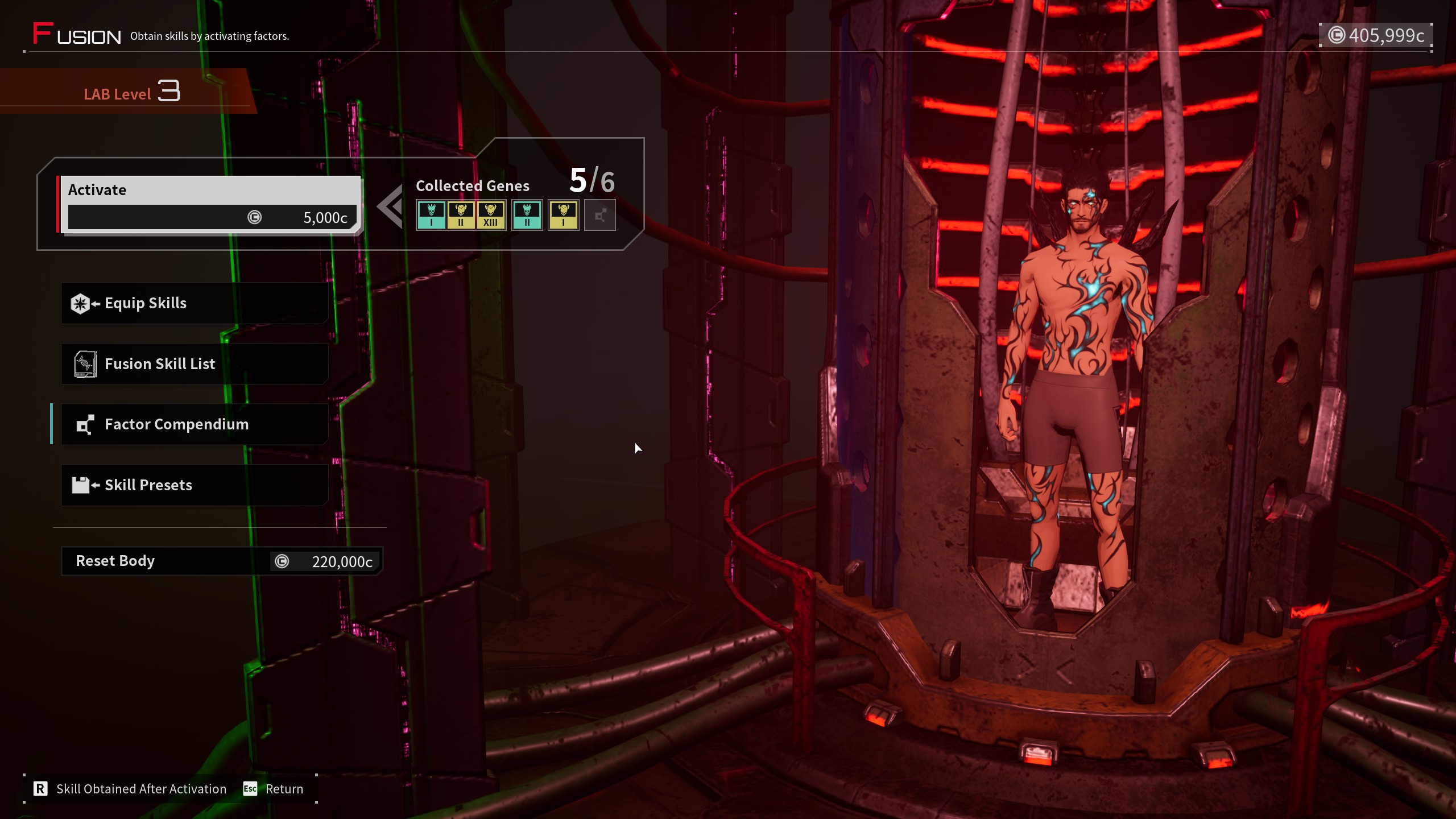Click the gene XIII collected gene icon

tap(491, 215)
